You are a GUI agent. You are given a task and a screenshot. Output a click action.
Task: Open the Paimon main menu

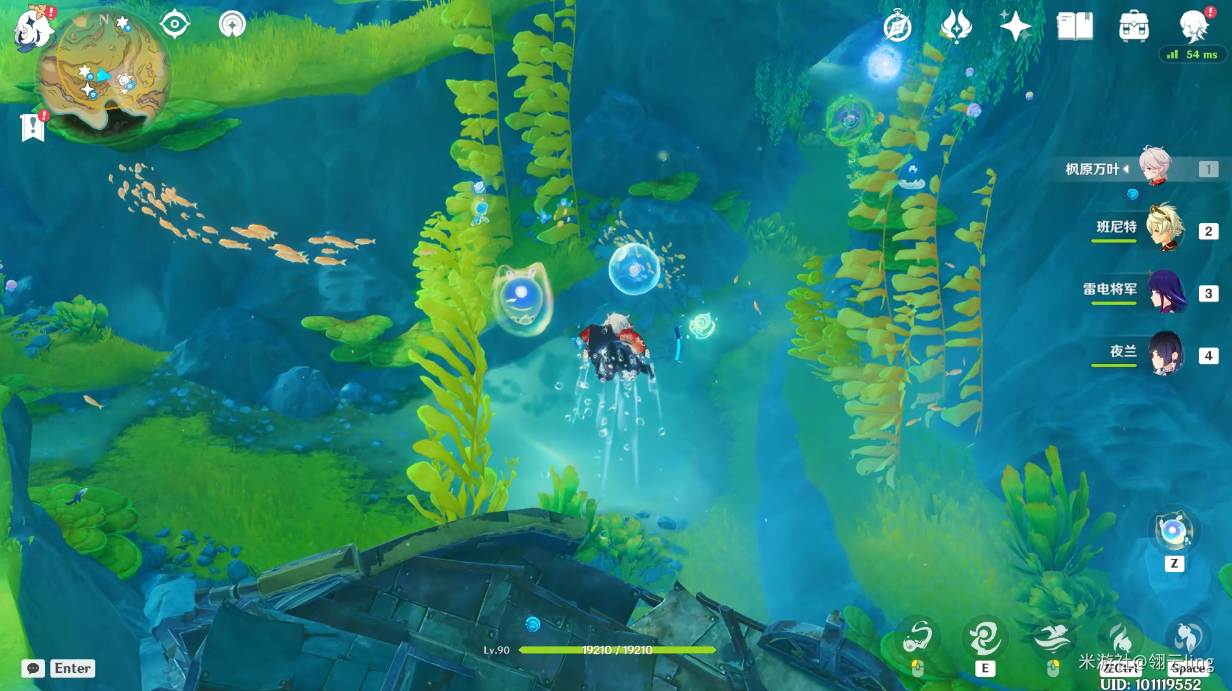(32, 27)
